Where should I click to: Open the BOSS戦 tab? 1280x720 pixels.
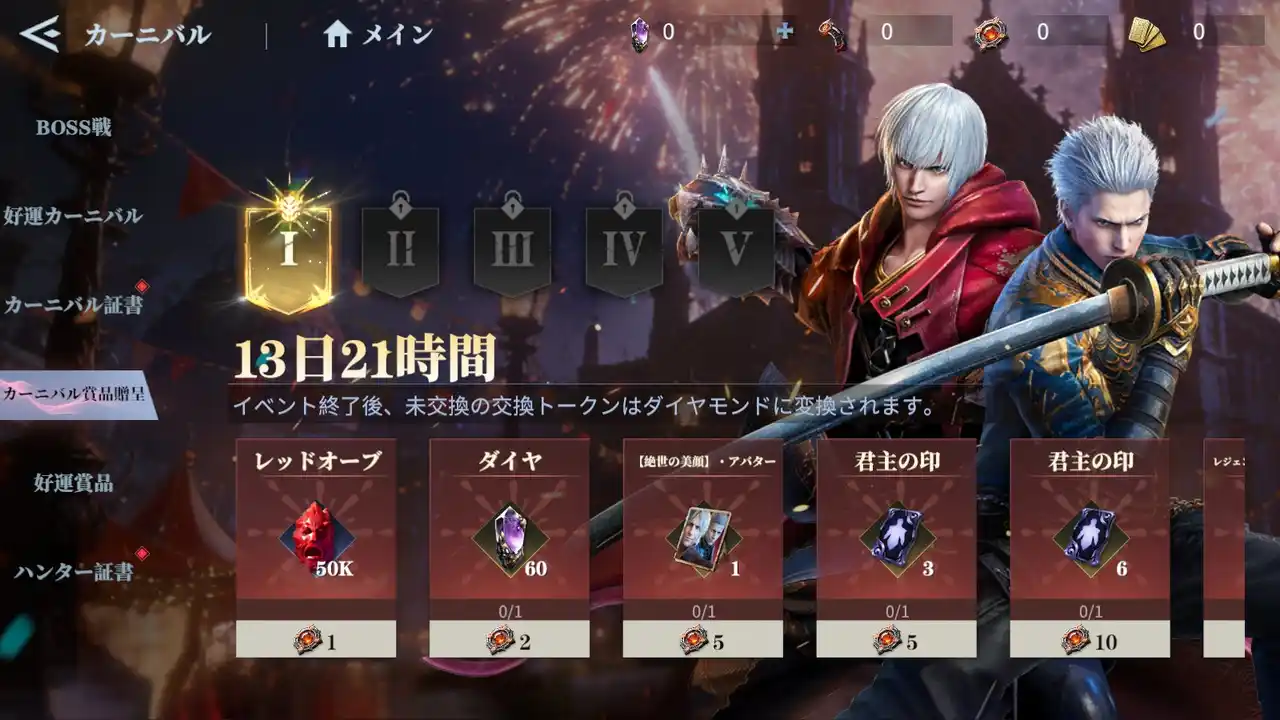tap(73, 128)
